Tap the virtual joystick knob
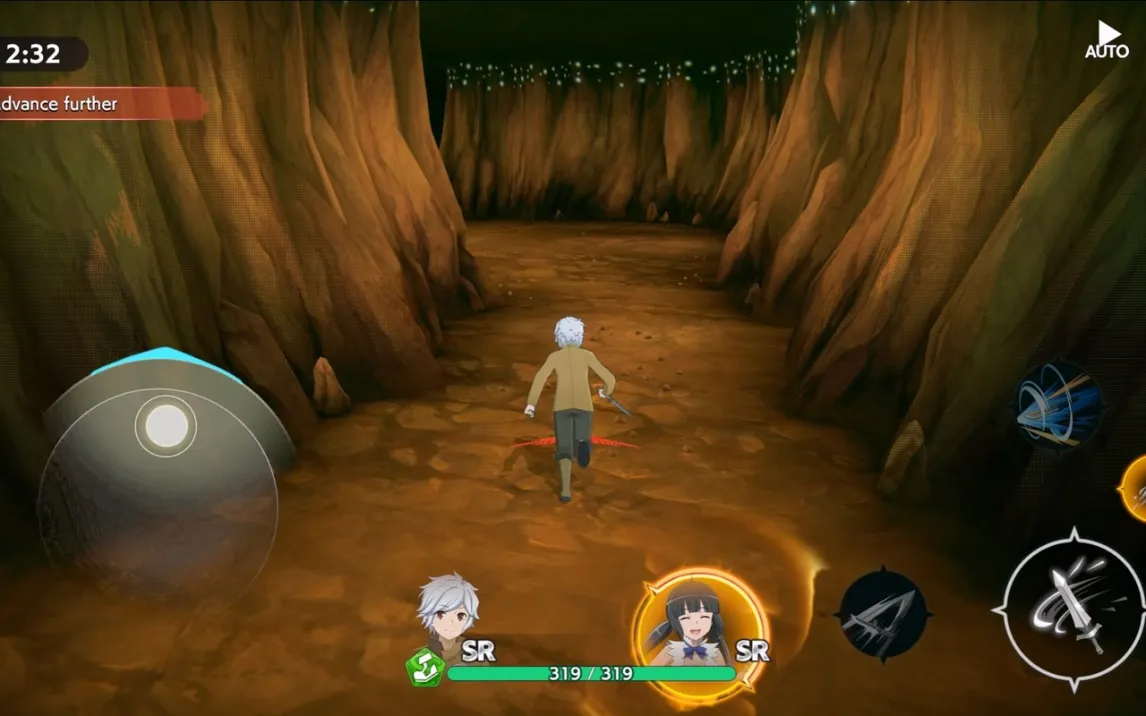Screen dimensions: 1146x716 click(x=166, y=426)
